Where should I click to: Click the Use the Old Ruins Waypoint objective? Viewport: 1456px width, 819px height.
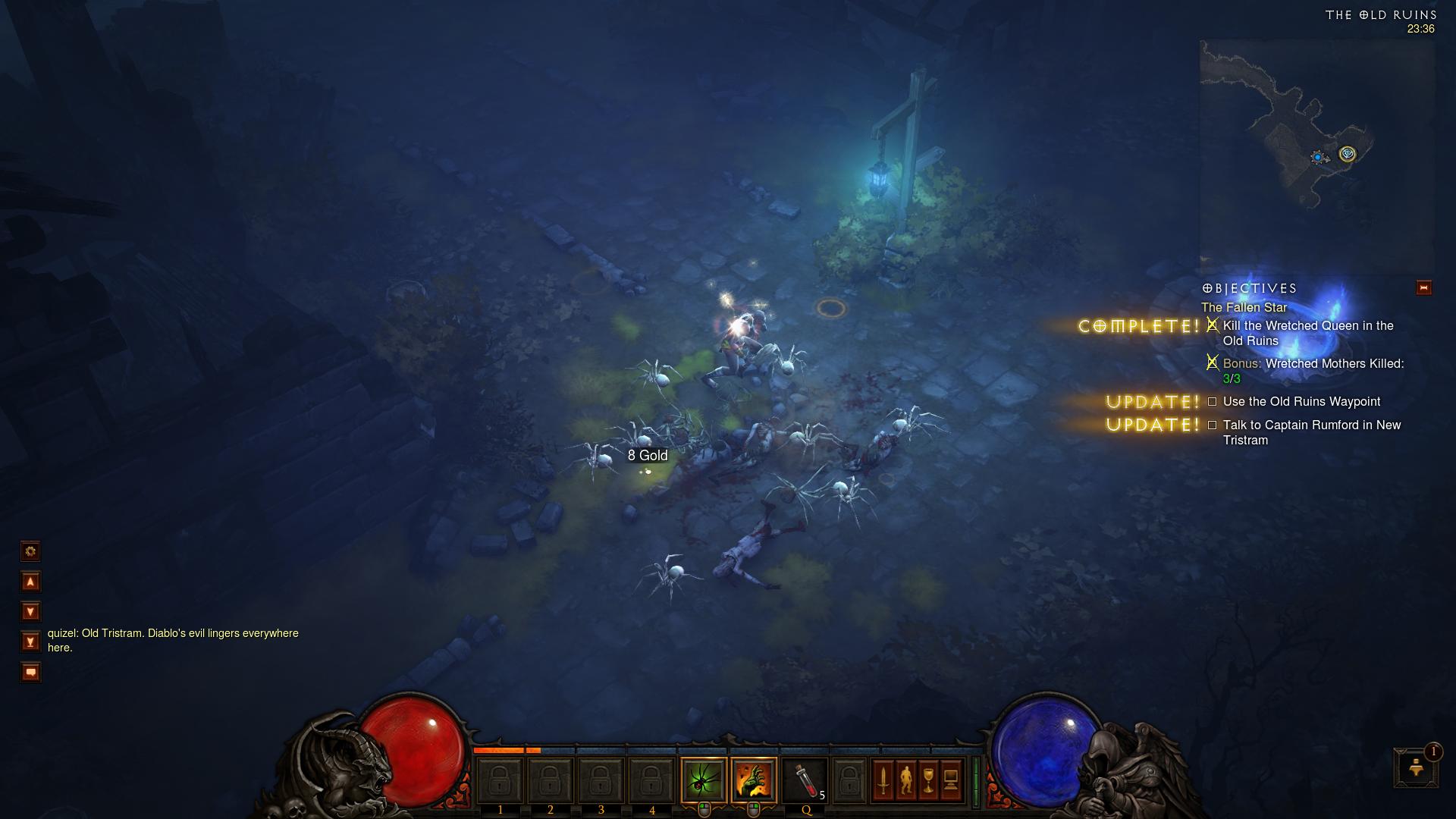point(1301,402)
